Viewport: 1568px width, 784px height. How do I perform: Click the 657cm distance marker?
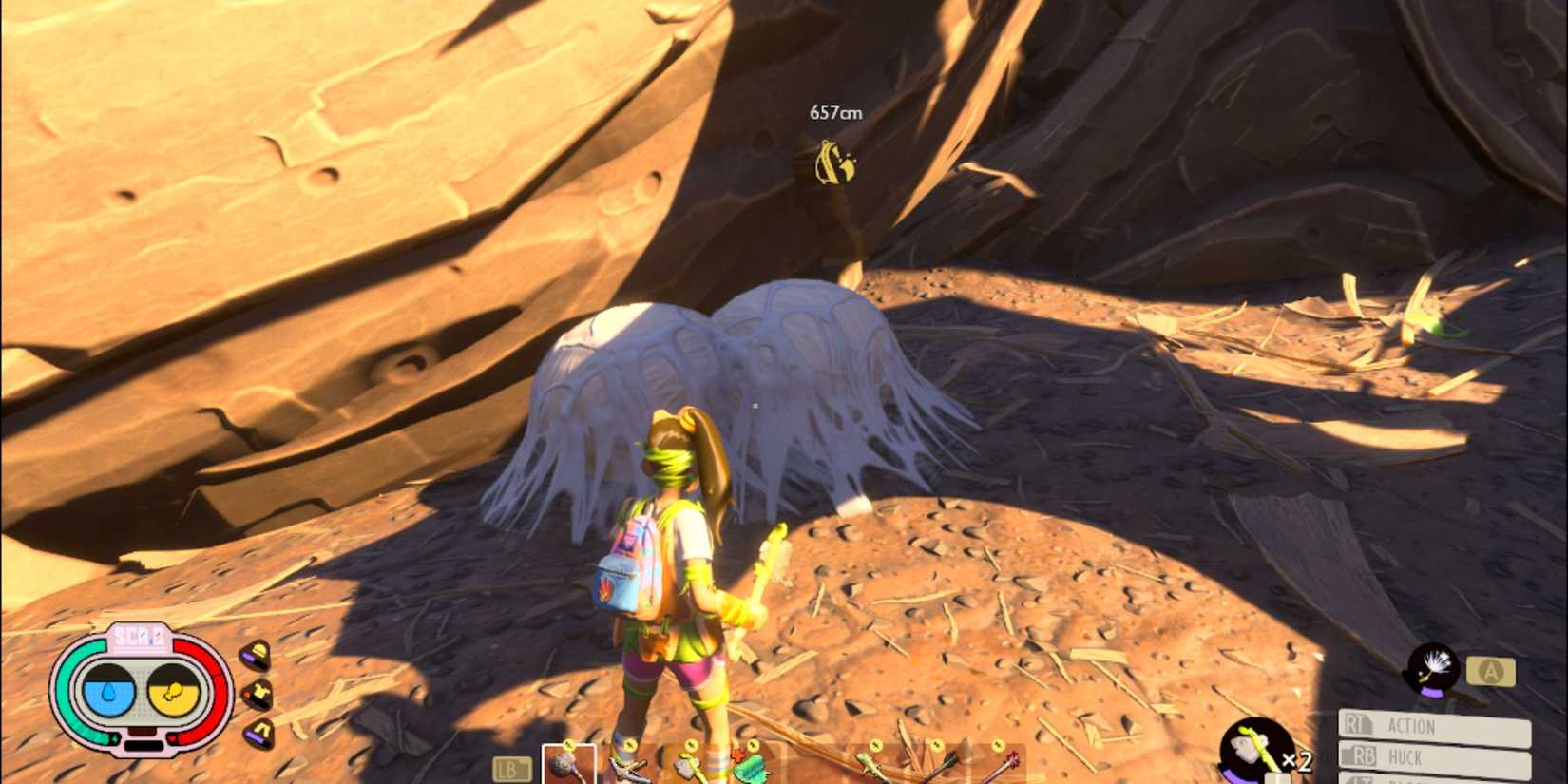click(x=836, y=111)
